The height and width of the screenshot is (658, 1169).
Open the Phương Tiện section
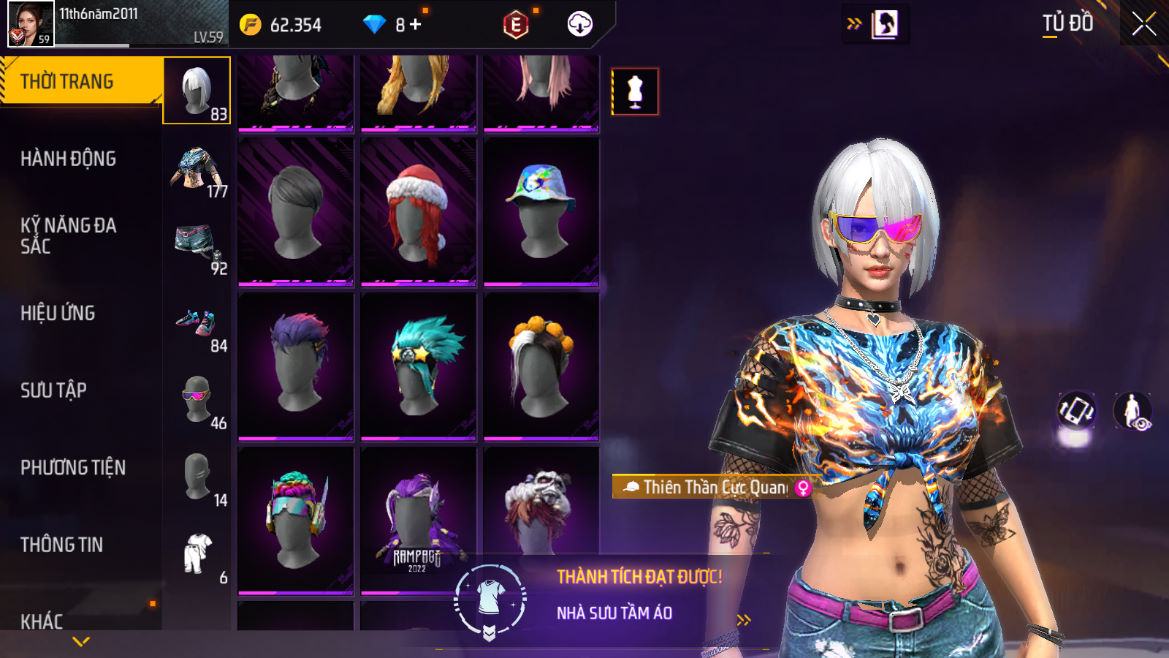[73, 467]
